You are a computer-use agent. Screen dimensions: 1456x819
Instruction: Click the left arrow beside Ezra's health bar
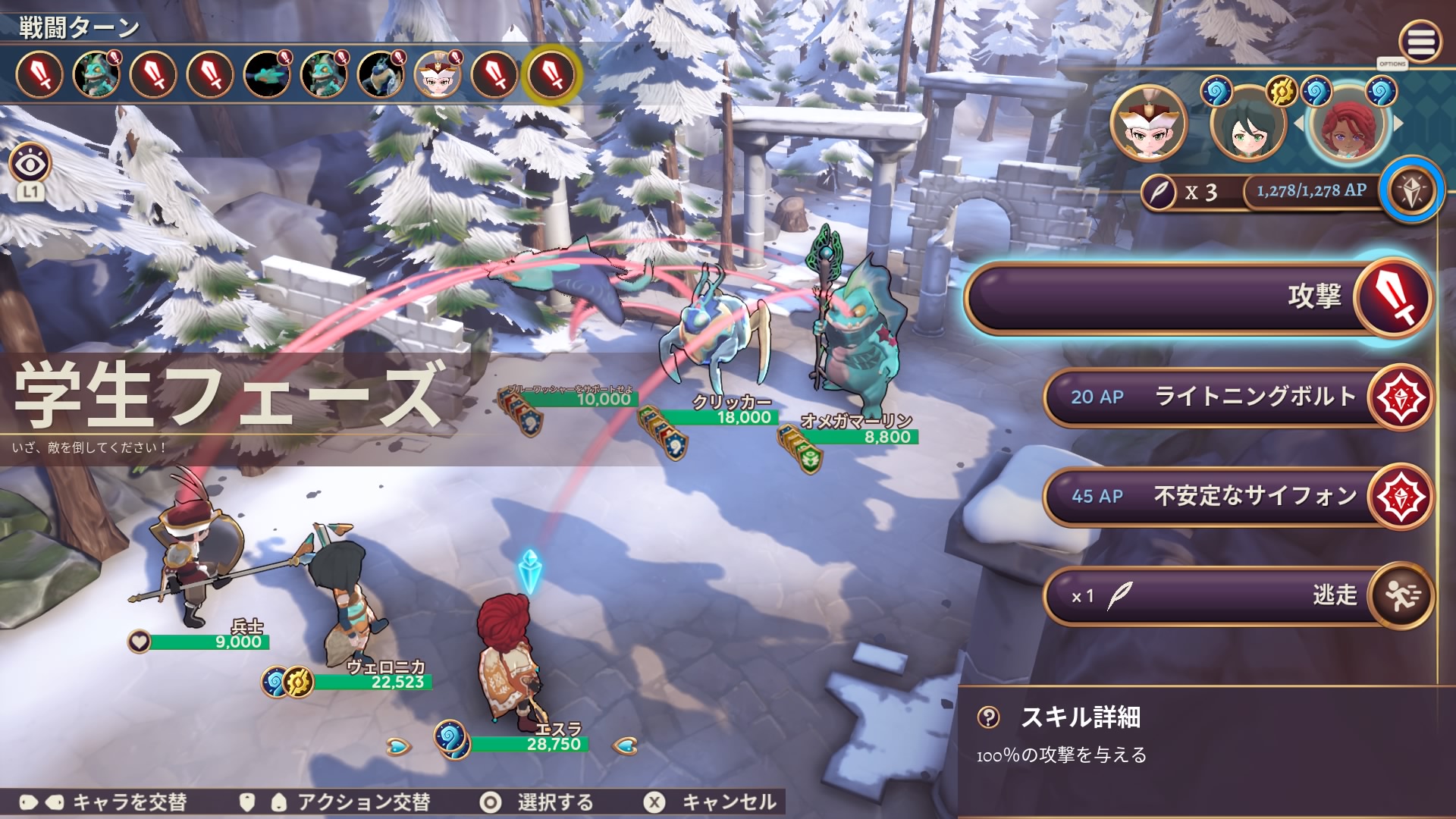(x=398, y=746)
